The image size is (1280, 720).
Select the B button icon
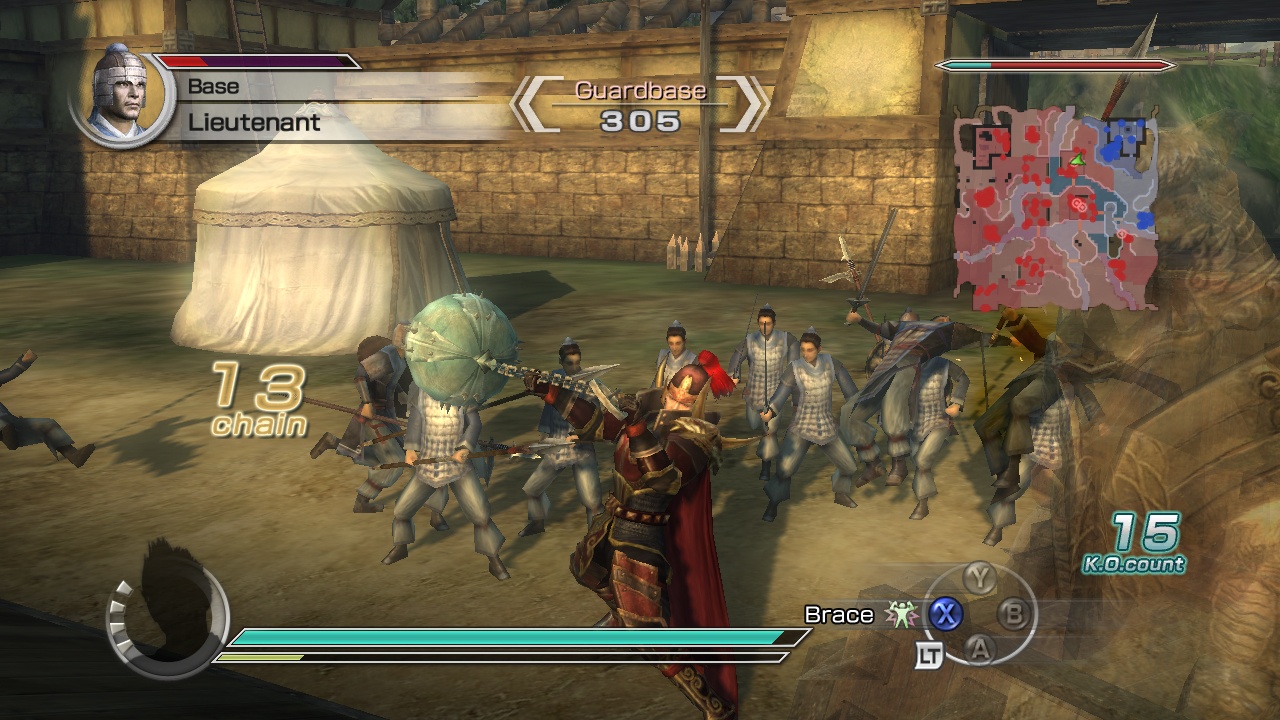pos(1014,615)
